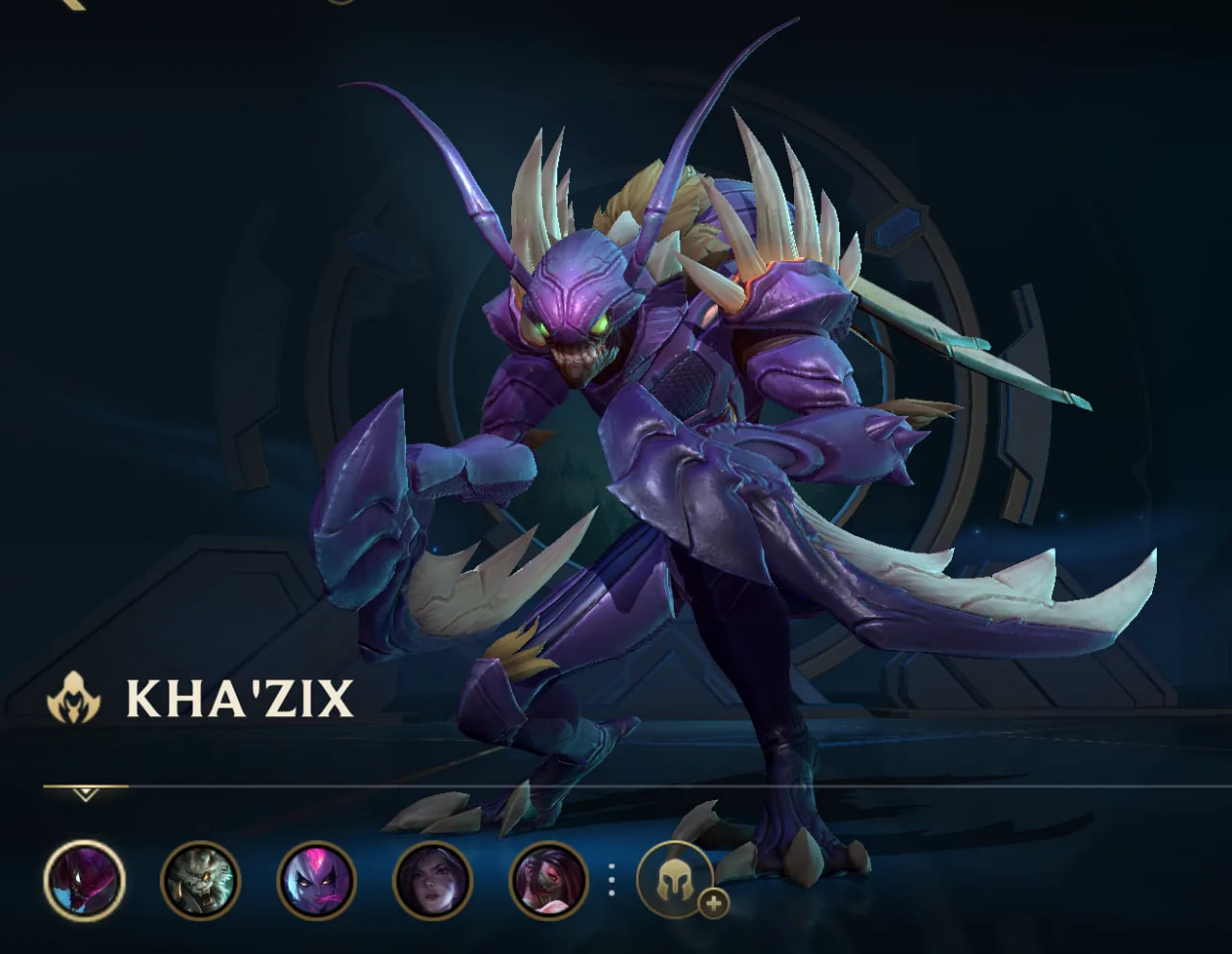Select the dark-haired woman champion portrait
The image size is (1232, 954).
pyautogui.click(x=432, y=881)
